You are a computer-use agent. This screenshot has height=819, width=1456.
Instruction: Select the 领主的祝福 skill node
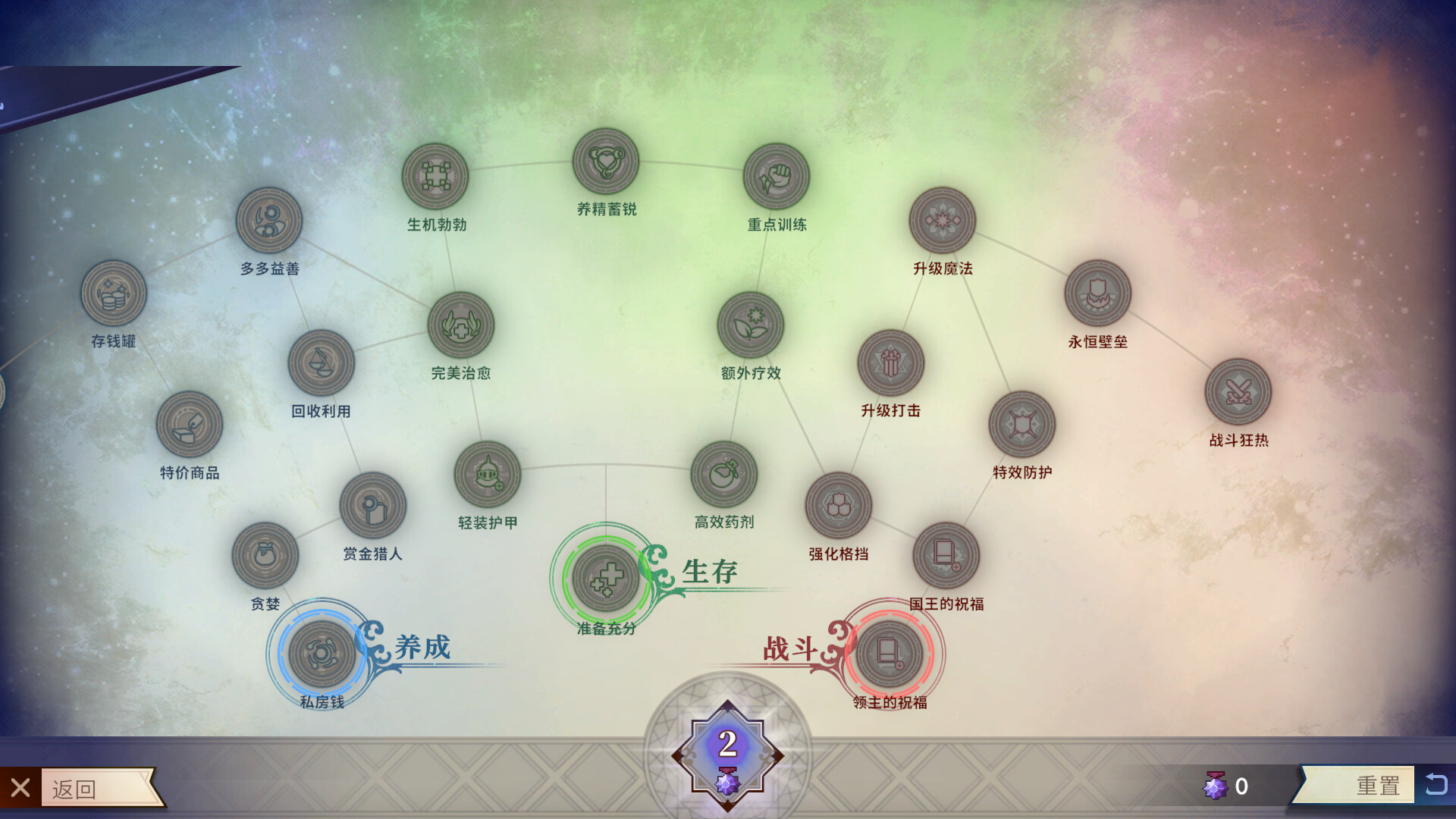[x=890, y=653]
